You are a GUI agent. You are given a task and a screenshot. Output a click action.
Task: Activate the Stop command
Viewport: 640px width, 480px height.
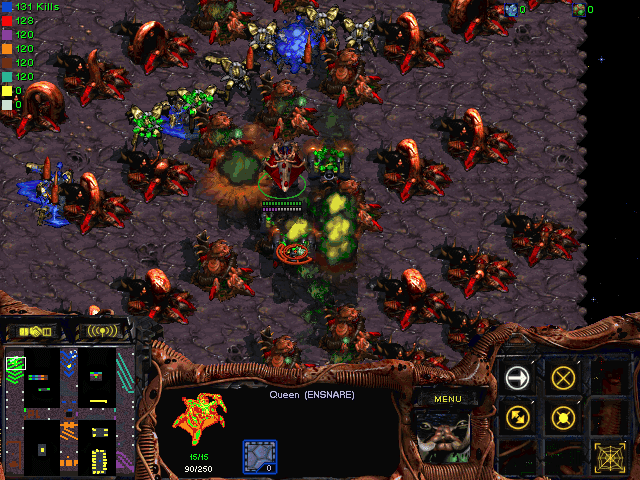coord(563,377)
